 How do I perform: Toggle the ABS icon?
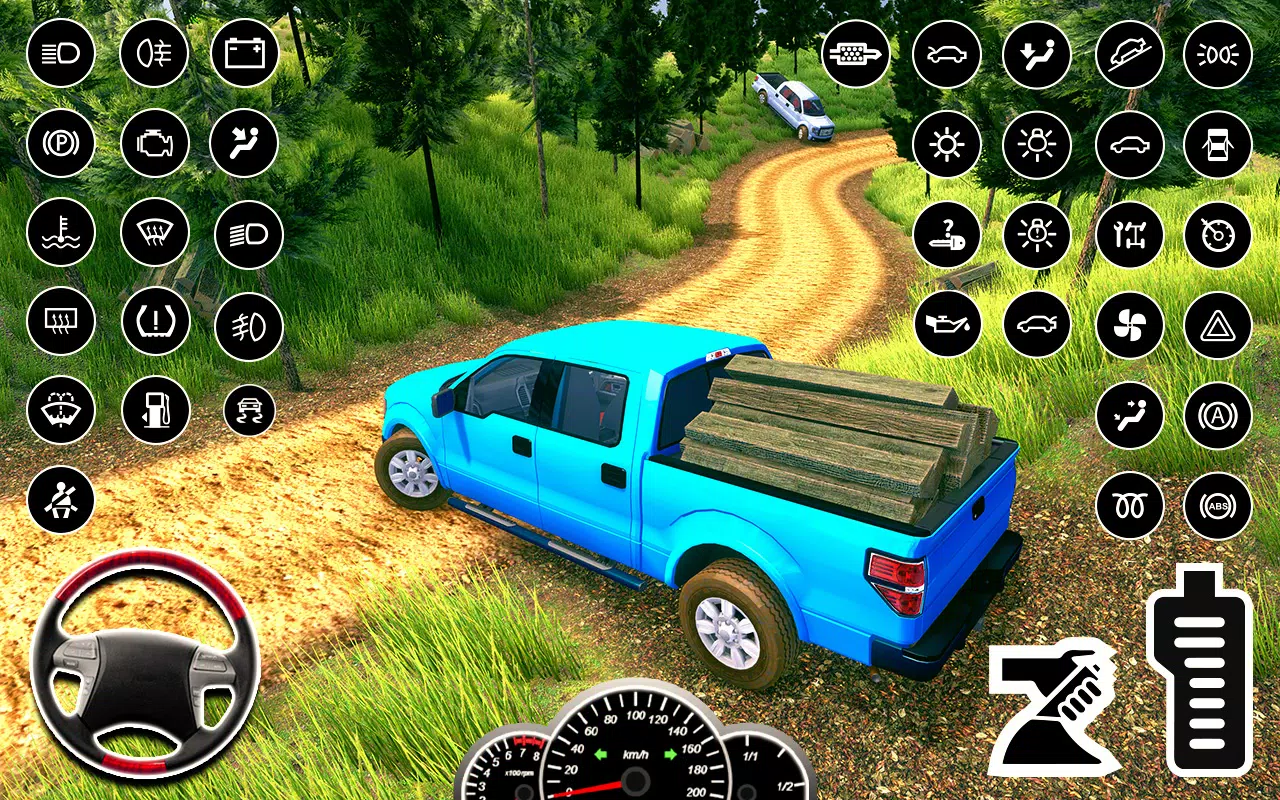tap(1218, 506)
